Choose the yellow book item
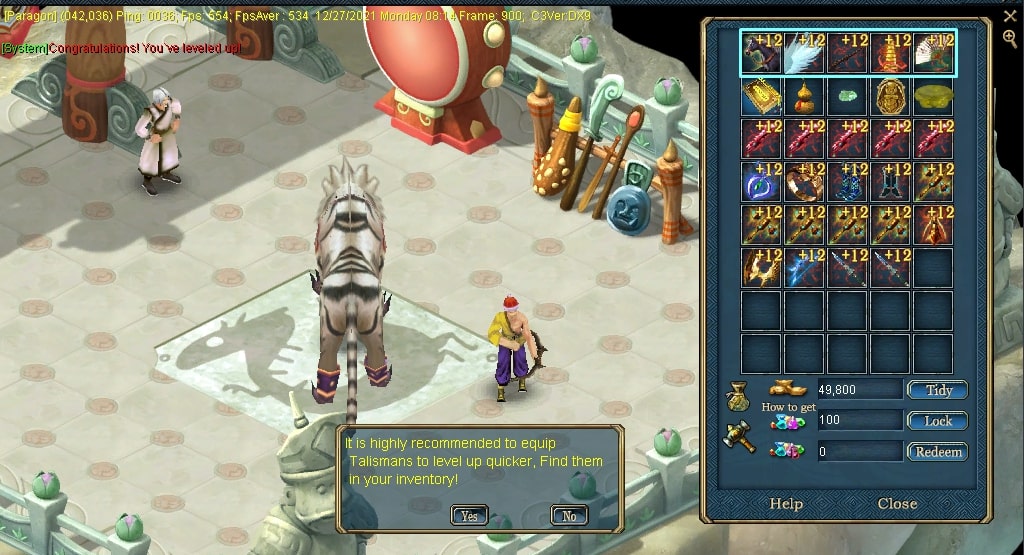Viewport: 1024px width, 555px height. 762,97
